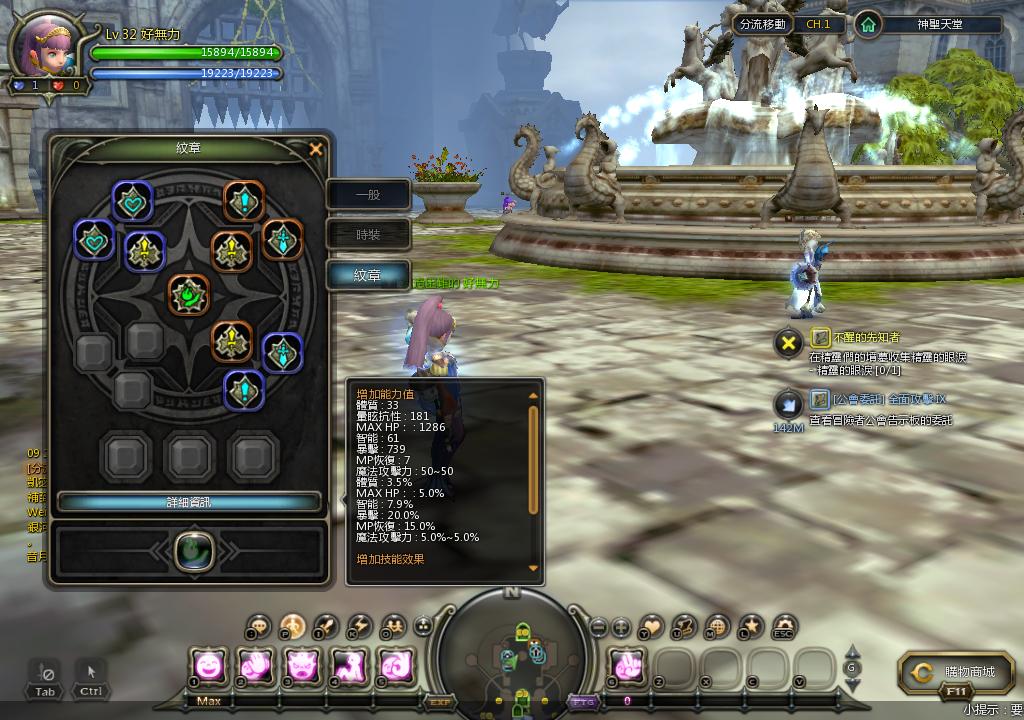Click the 詳細資訊 details button
Image resolution: width=1024 pixels, height=720 pixels.
pos(189,501)
